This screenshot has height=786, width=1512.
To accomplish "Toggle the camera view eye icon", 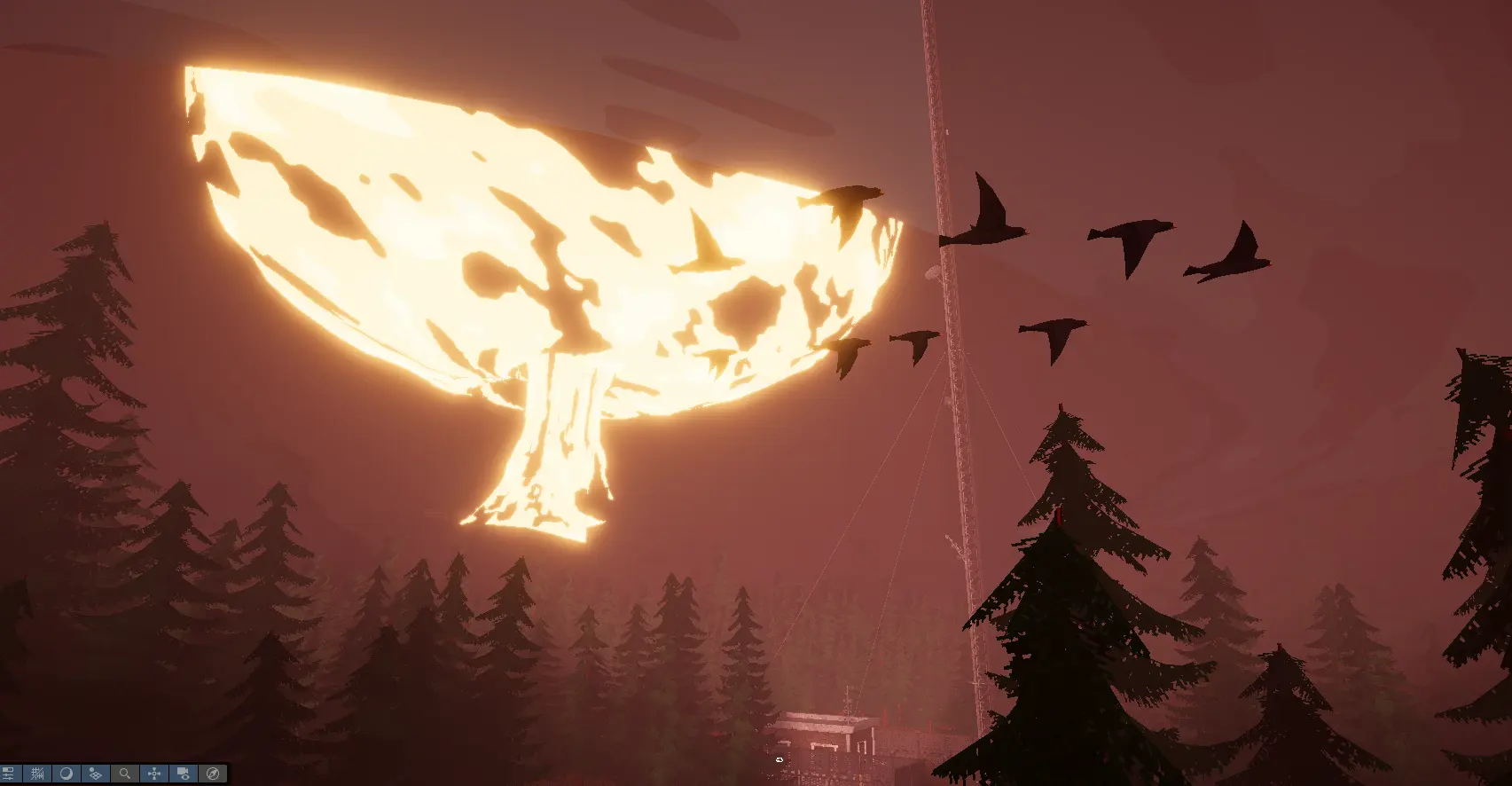I will pos(184,774).
